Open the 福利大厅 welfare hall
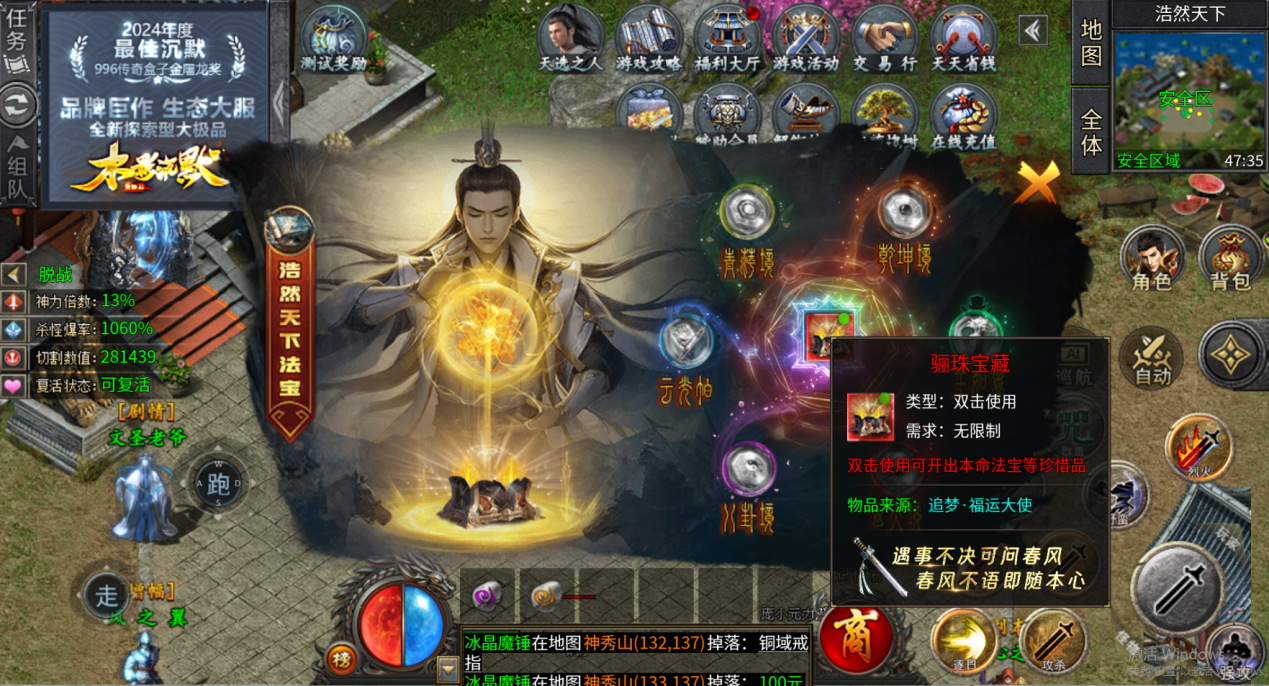The height and width of the screenshot is (686, 1269). 727,42
